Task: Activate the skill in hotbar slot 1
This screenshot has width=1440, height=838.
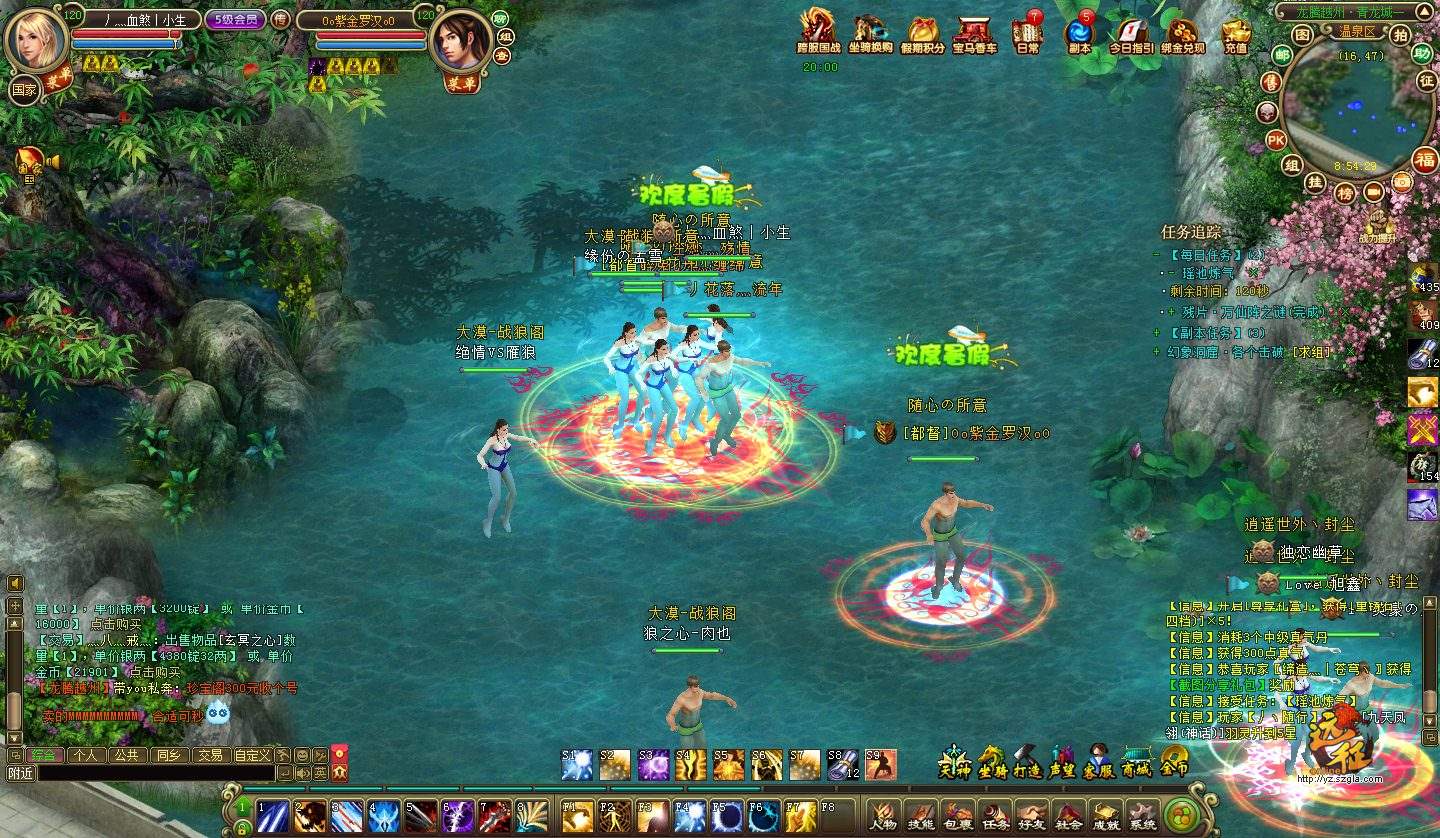Action: click(x=273, y=816)
